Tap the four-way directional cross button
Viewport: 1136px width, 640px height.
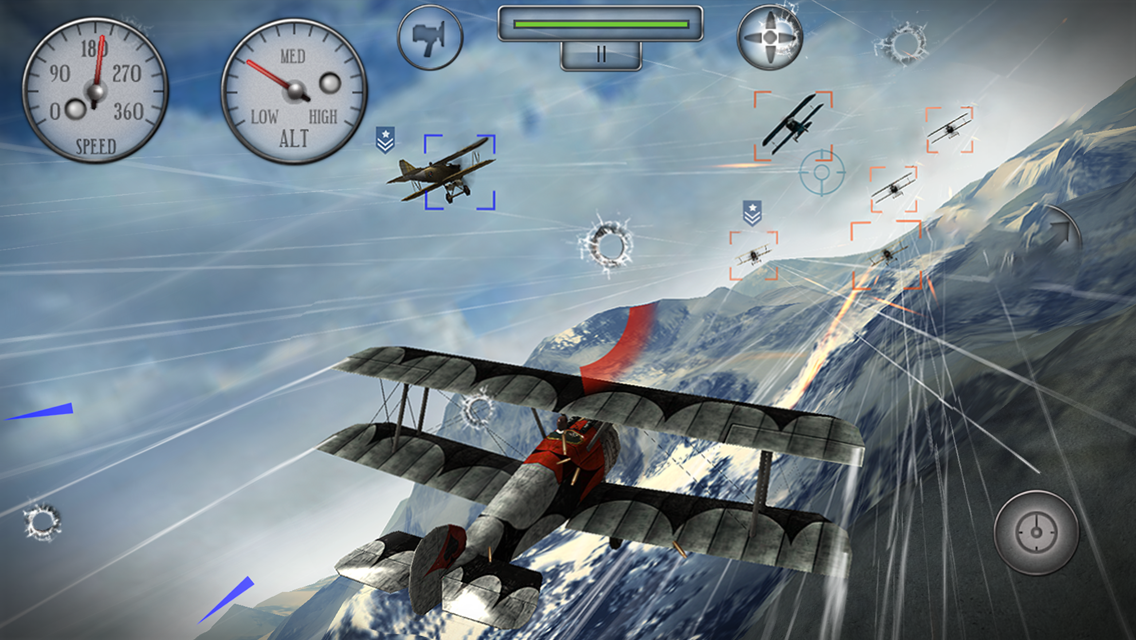pos(770,38)
